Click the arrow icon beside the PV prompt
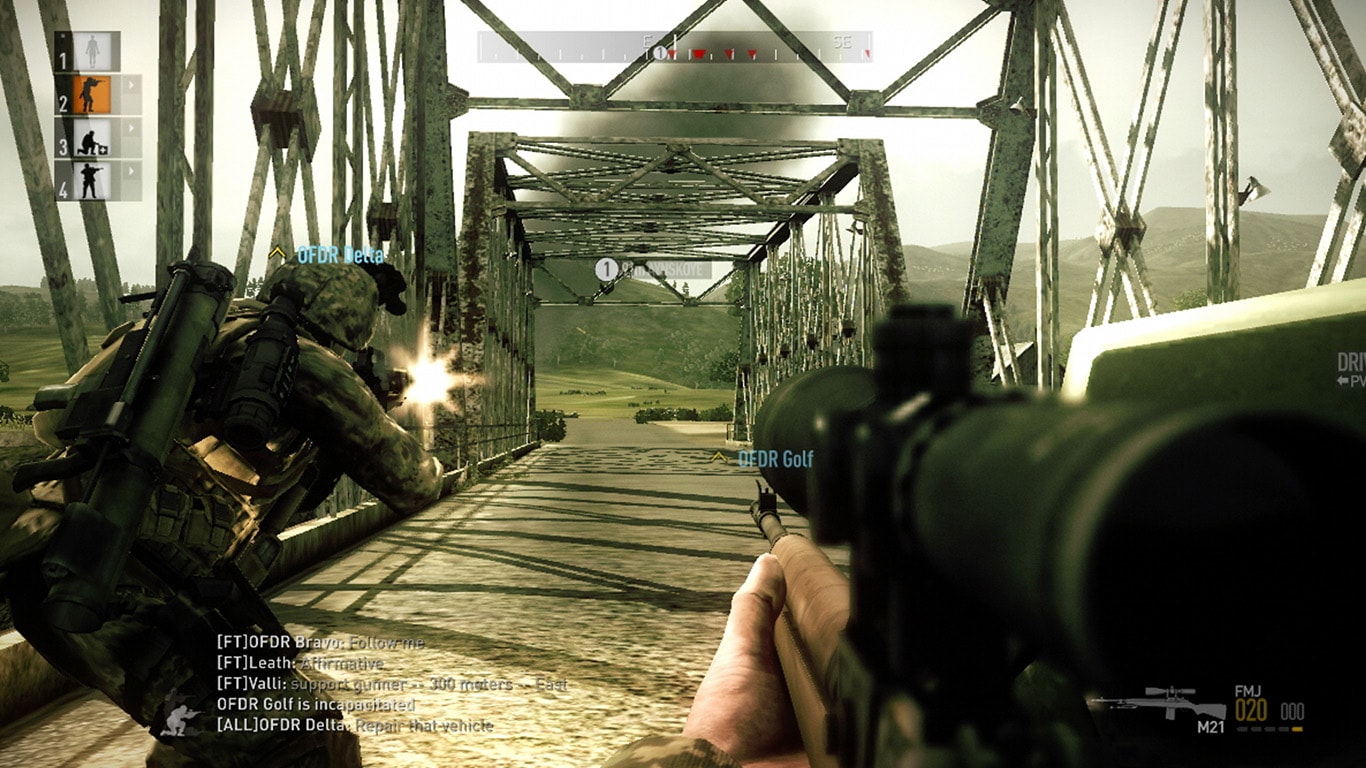Screen dimensions: 1366x768 (x=1342, y=380)
